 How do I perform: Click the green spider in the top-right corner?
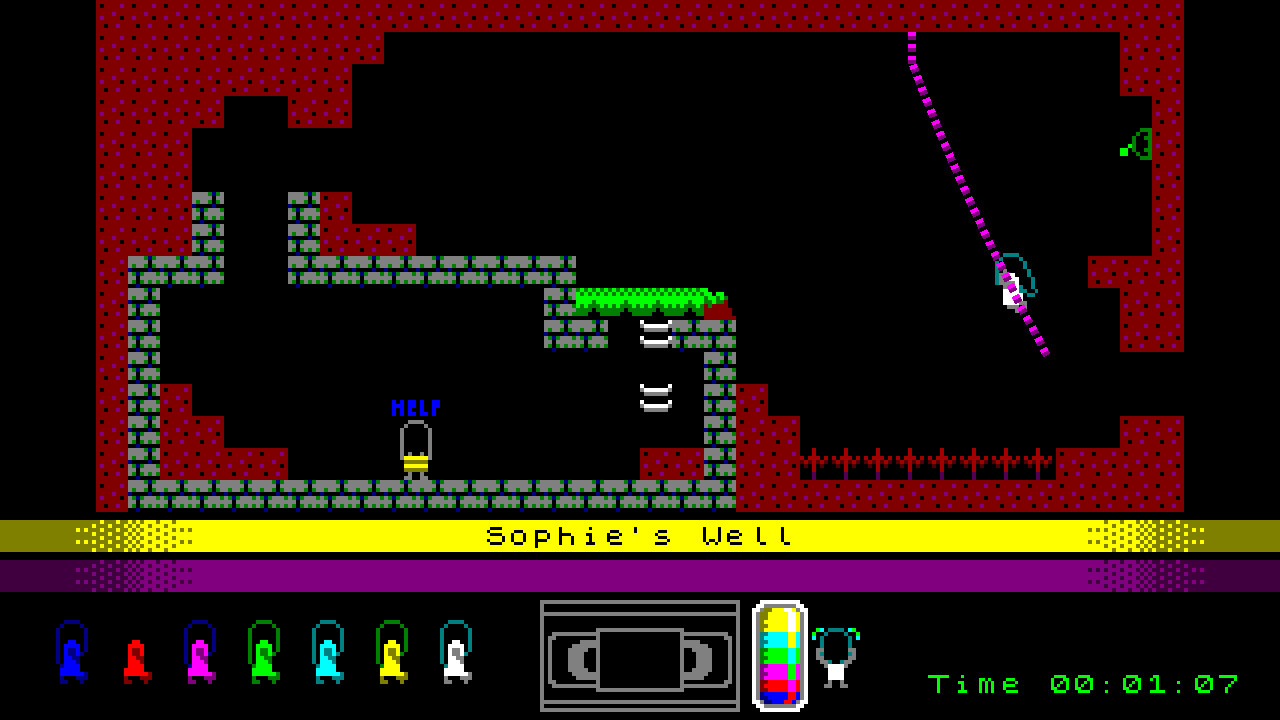coord(1139,143)
